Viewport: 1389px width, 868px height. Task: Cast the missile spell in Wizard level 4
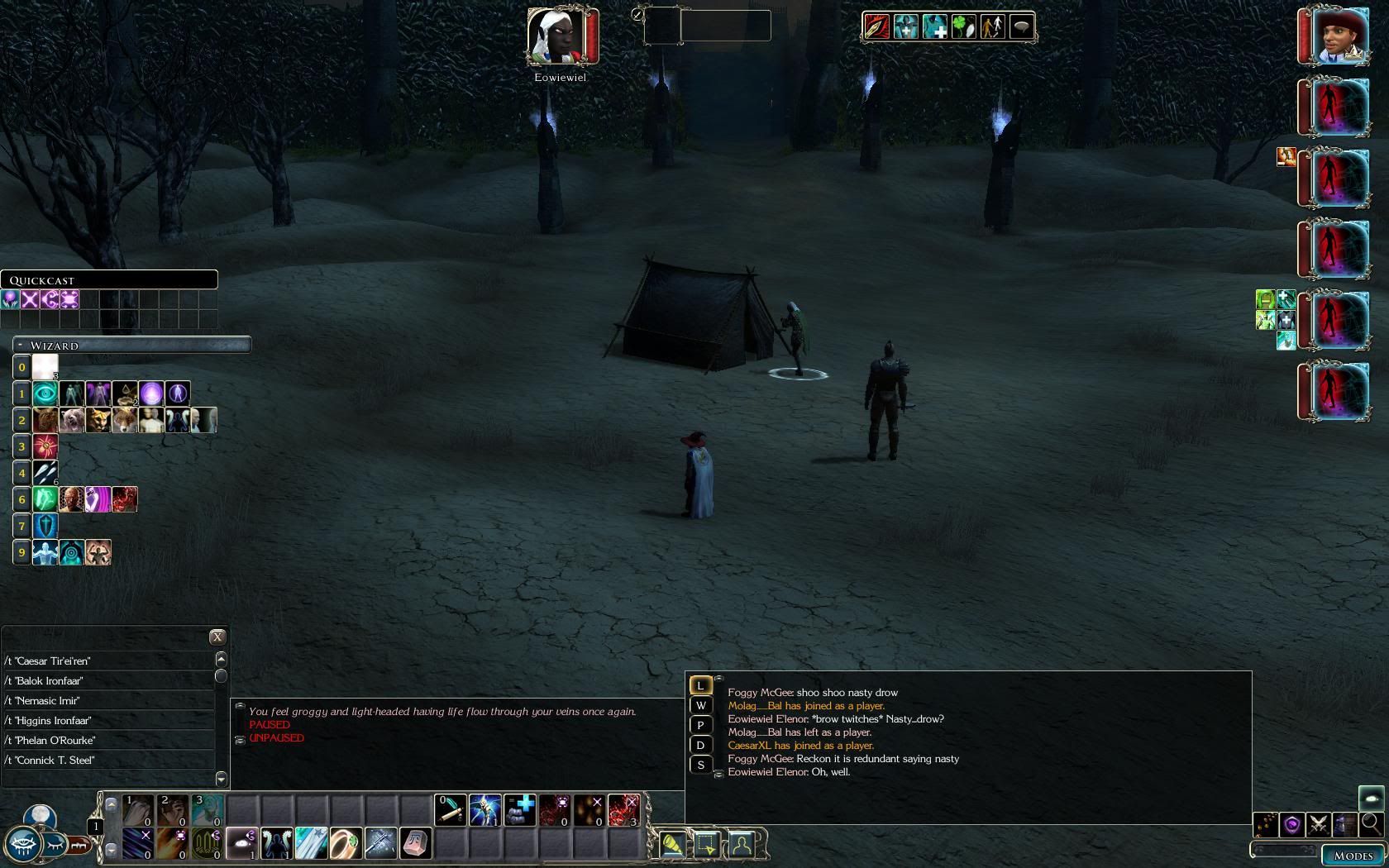click(45, 473)
